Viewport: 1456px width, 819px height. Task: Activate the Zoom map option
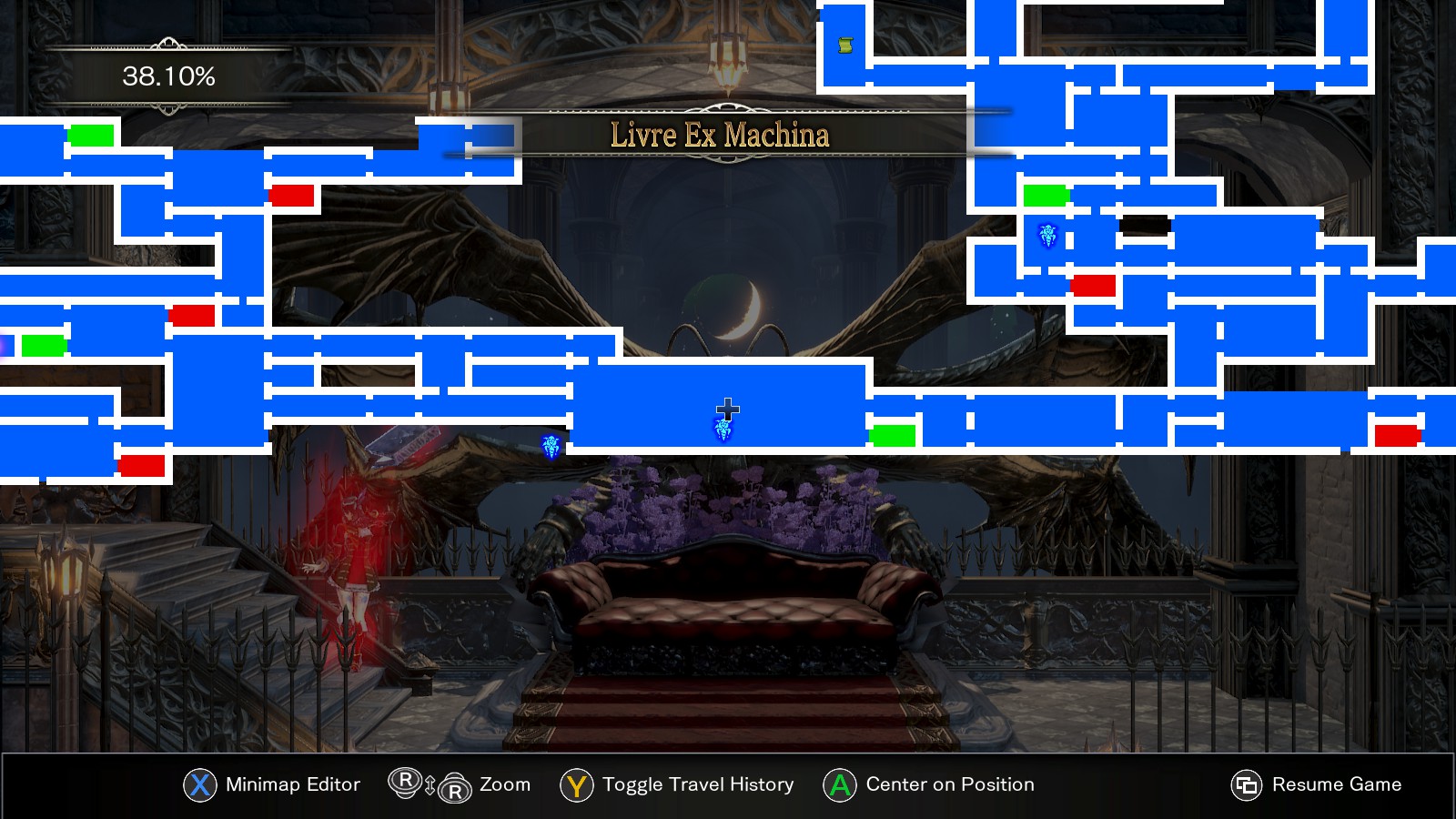[460, 784]
